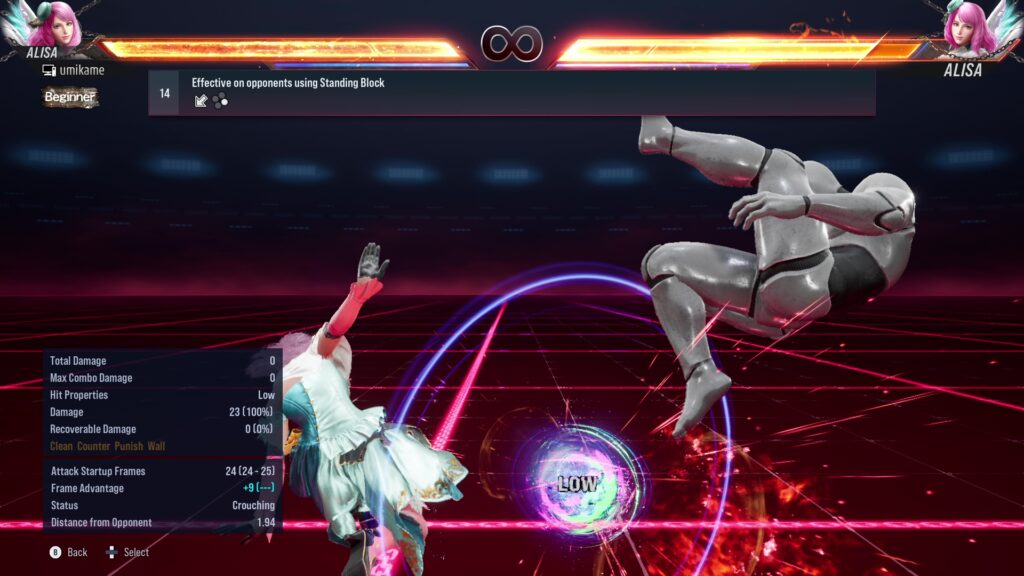Select move 14 Effective on Standing Block entry

tap(511, 92)
